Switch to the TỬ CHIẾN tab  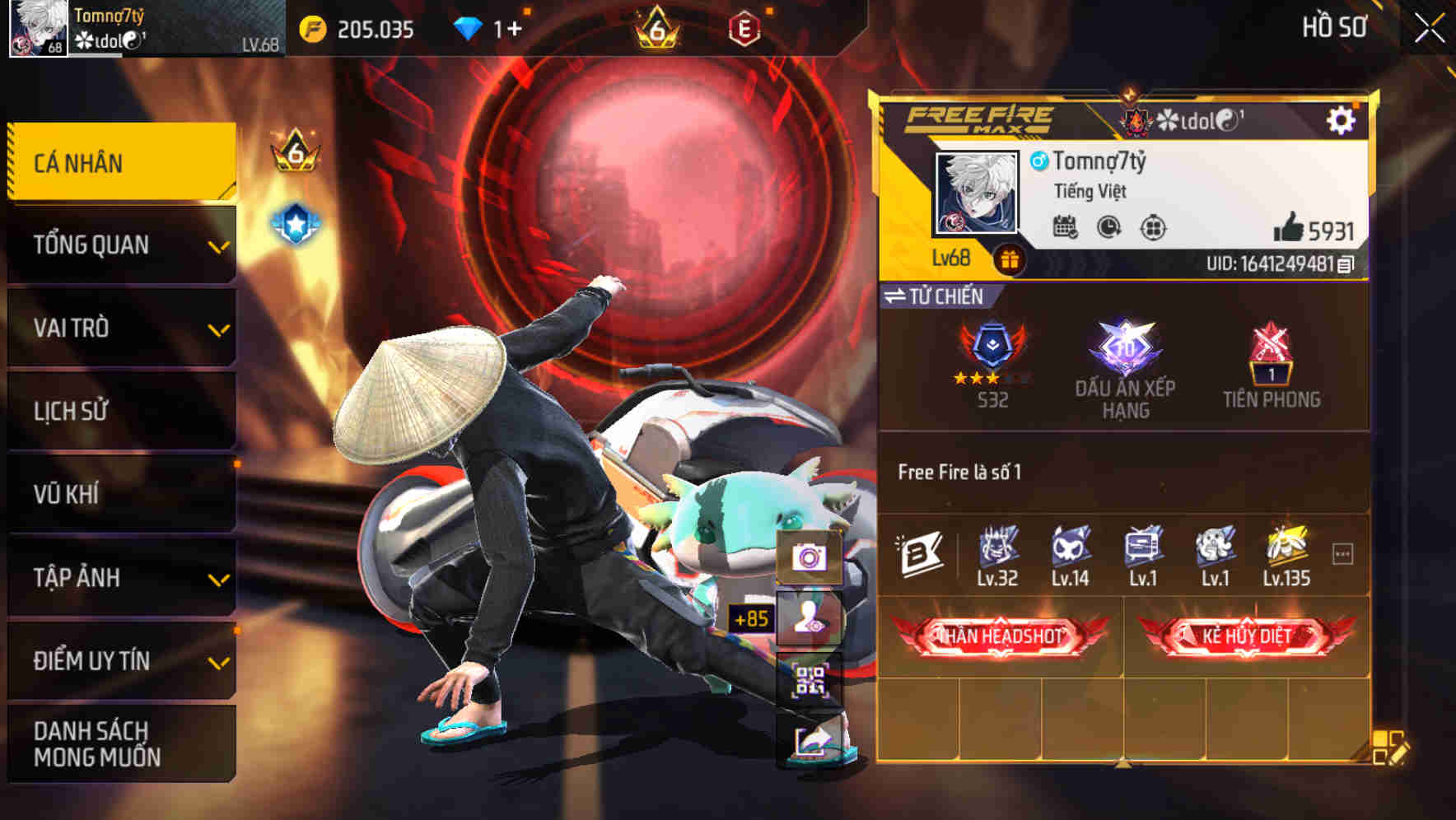point(939,296)
